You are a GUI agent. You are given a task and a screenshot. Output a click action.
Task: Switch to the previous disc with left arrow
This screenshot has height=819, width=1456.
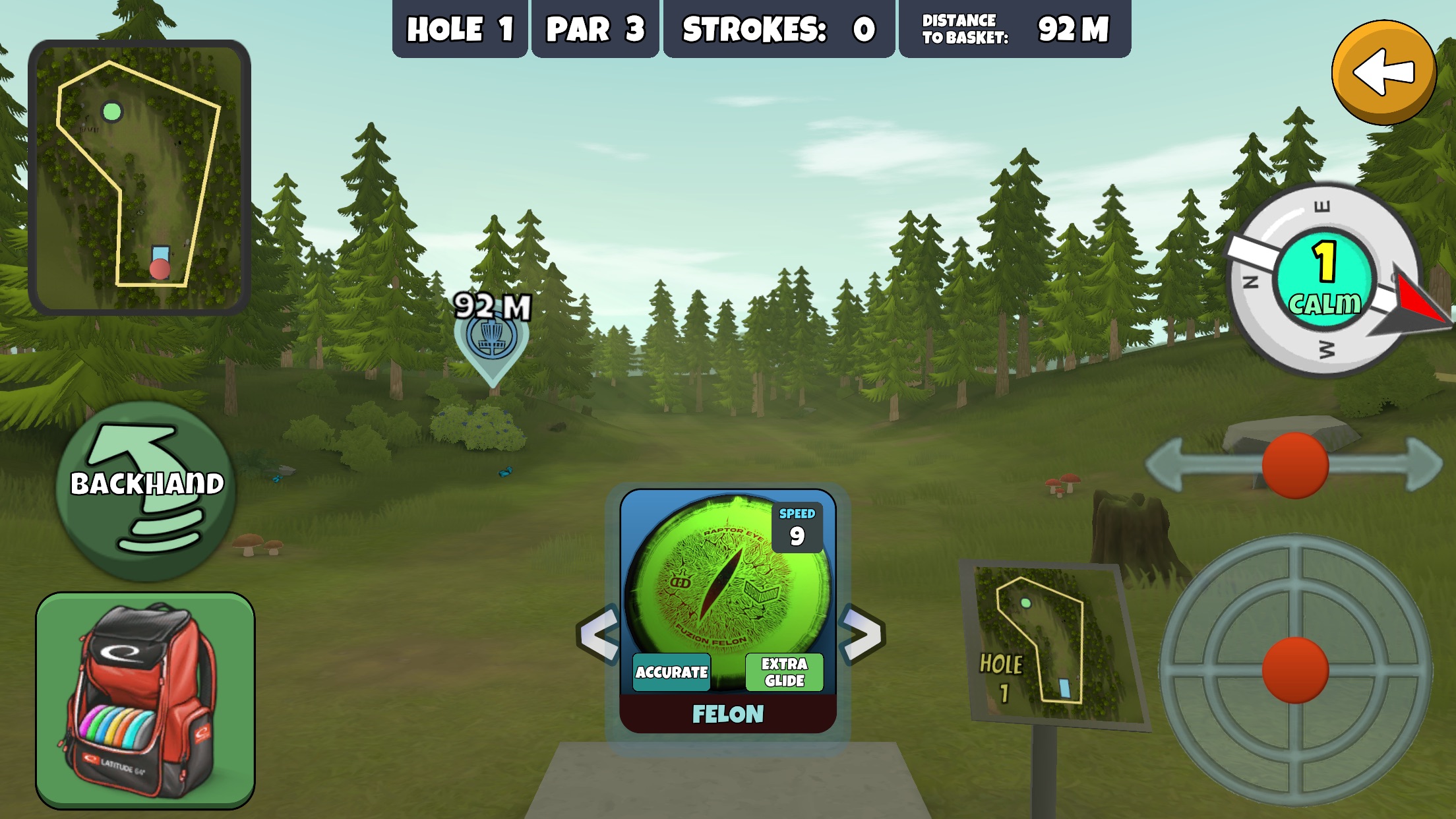598,634
